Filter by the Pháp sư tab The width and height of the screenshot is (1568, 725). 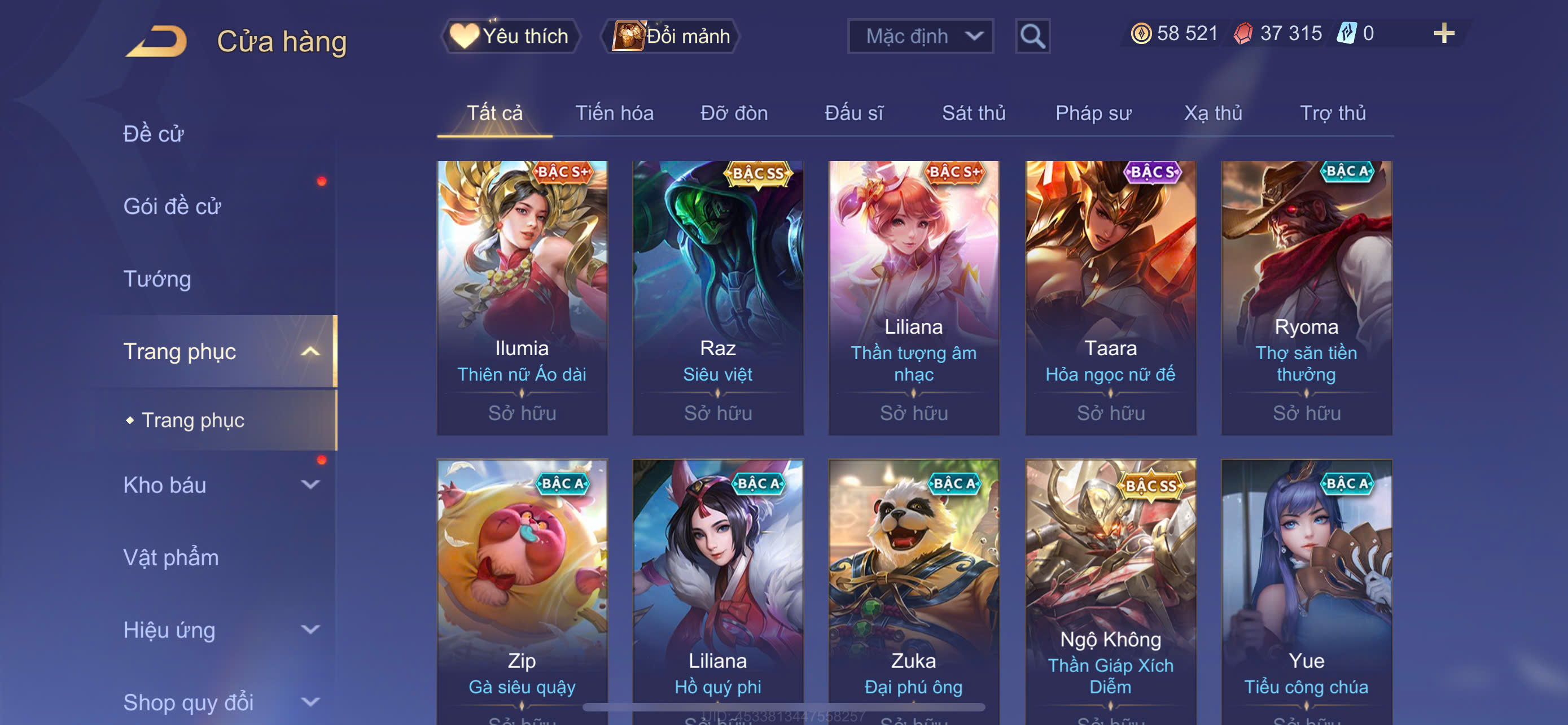[x=1093, y=113]
